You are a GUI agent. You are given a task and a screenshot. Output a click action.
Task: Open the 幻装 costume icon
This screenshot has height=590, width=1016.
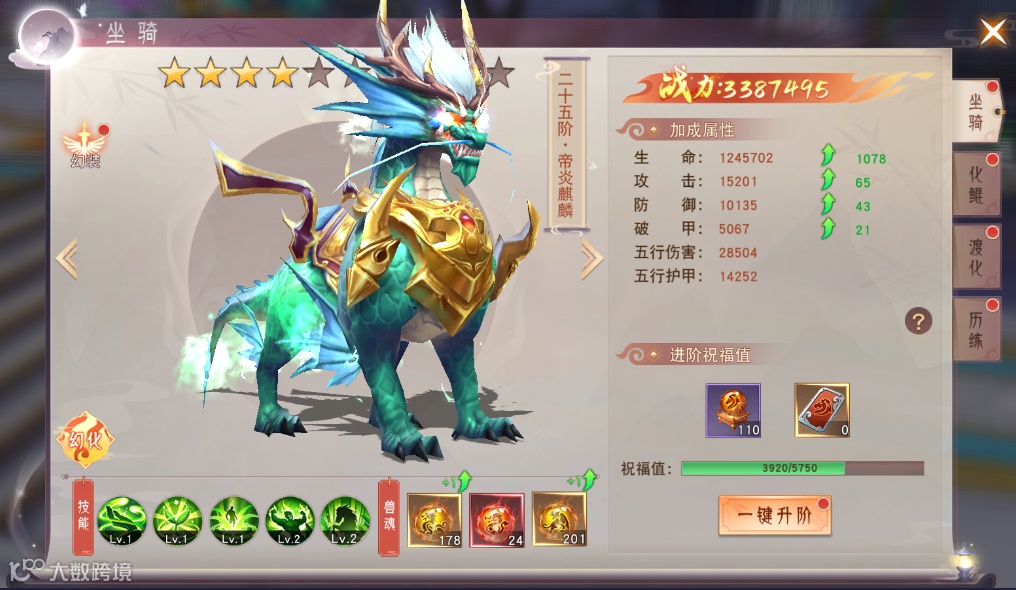(84, 145)
